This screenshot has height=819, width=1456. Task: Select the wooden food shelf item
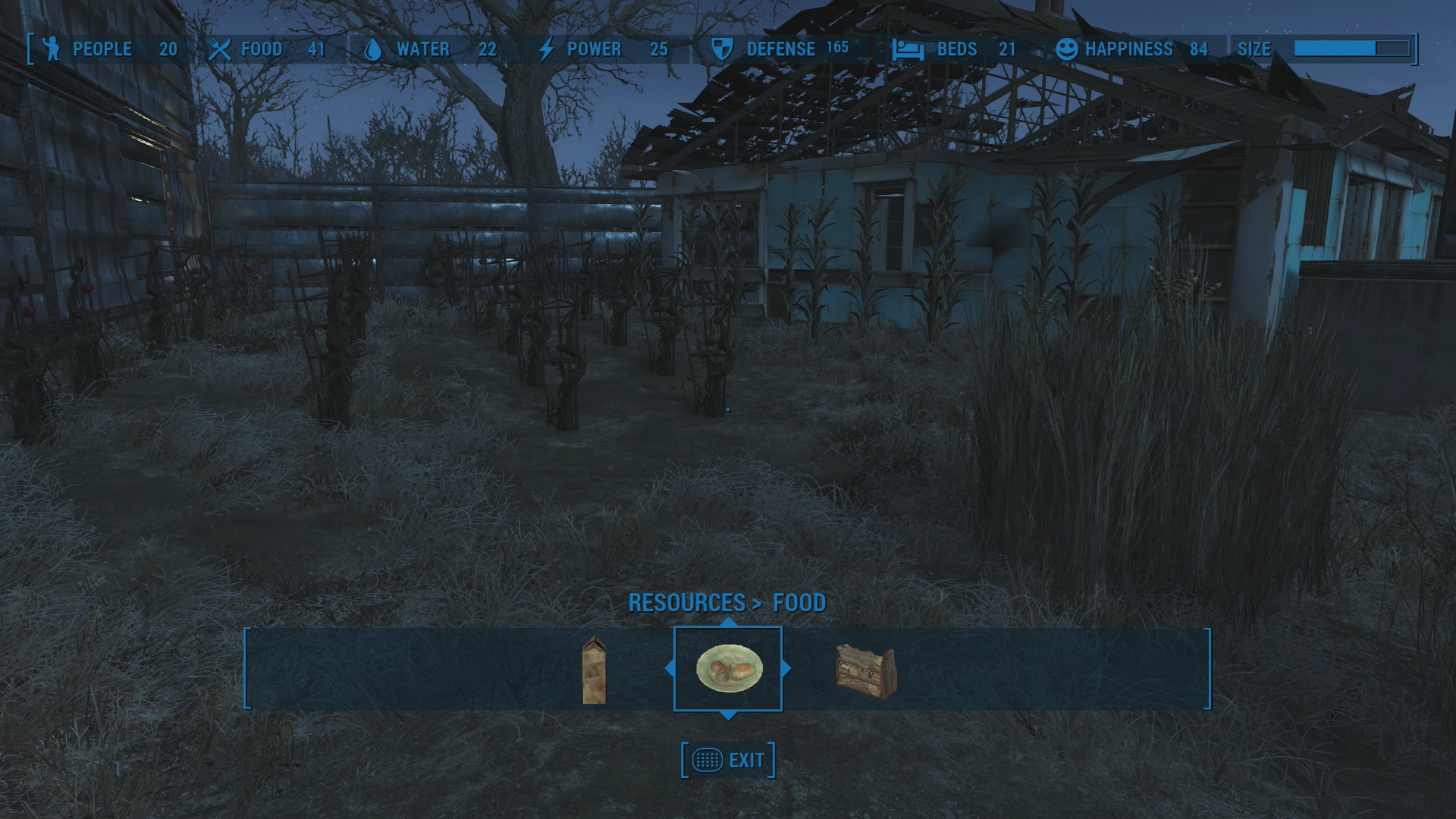tap(864, 670)
